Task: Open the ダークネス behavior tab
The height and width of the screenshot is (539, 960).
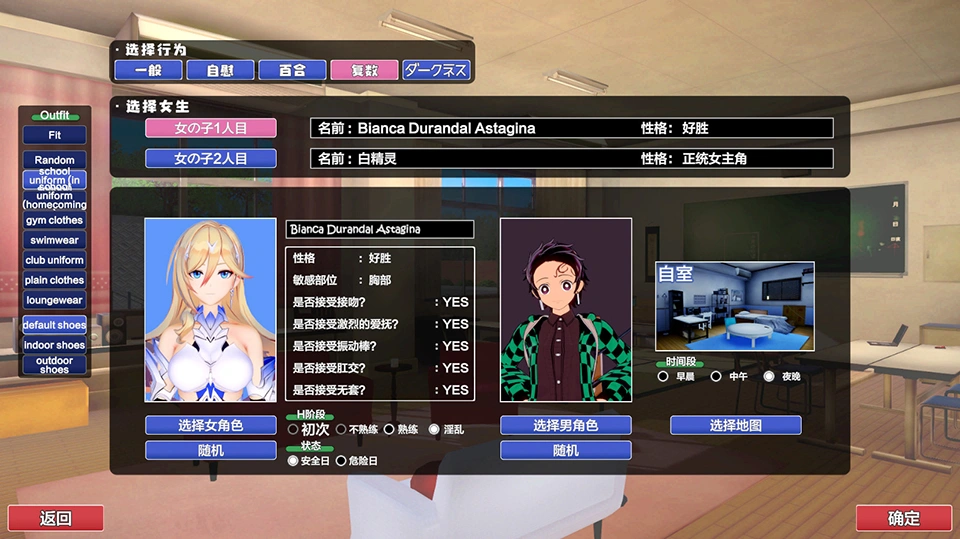Action: coord(436,71)
